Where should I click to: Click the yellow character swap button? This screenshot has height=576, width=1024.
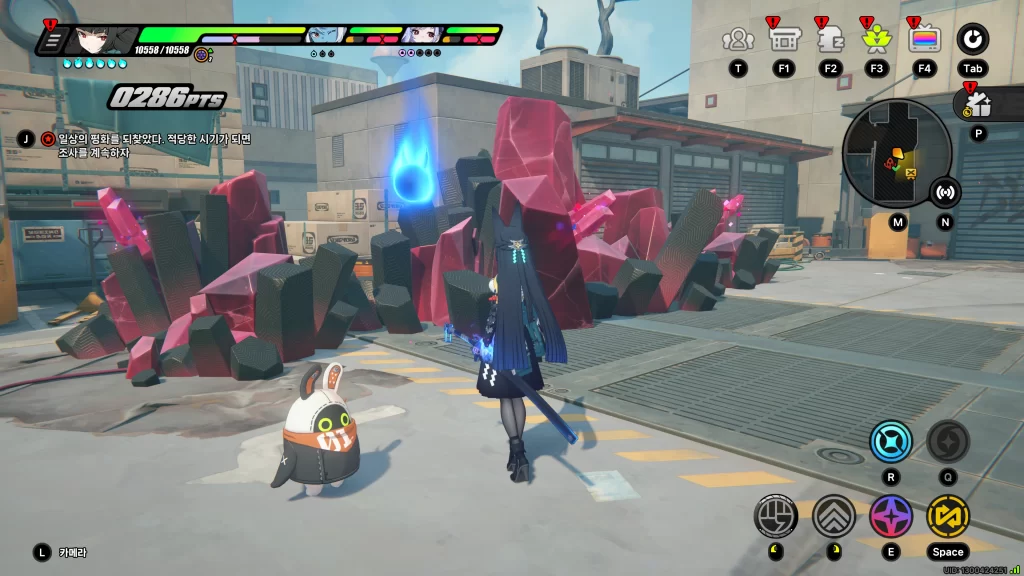pos(947,516)
